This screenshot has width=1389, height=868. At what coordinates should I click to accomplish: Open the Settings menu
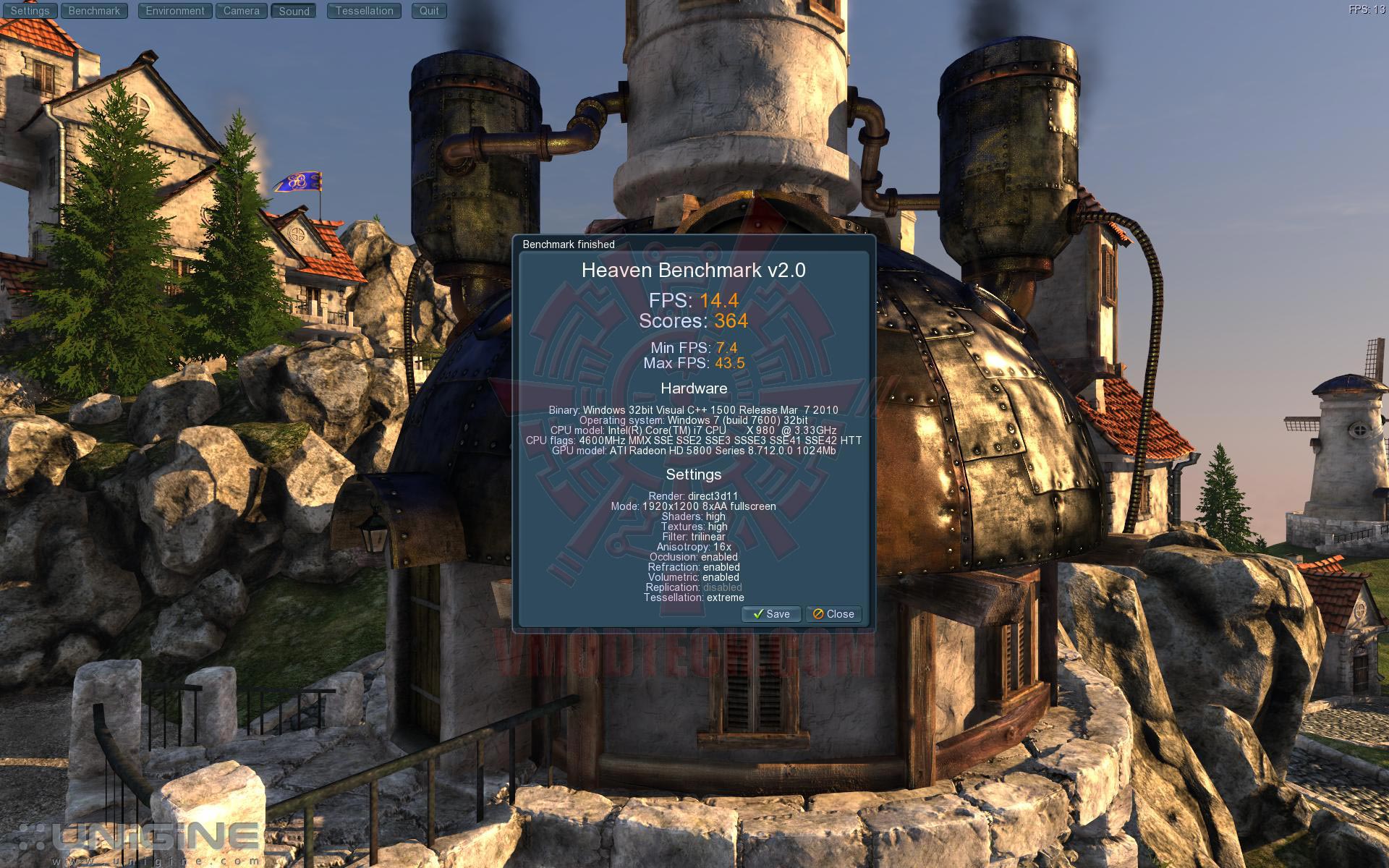30,11
